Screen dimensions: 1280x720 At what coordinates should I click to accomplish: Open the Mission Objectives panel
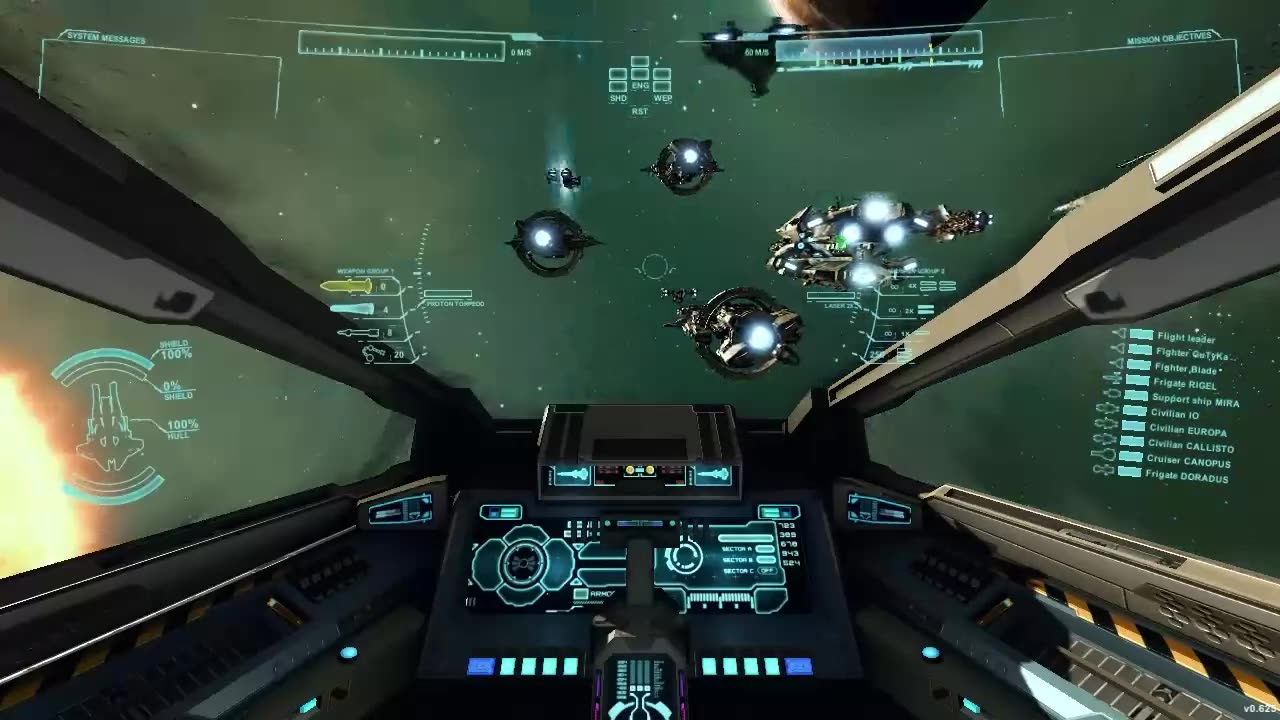1168,39
